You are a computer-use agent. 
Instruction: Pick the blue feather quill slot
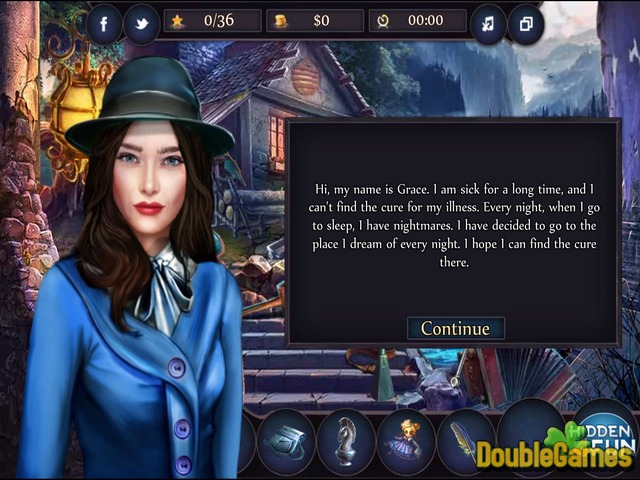click(466, 441)
